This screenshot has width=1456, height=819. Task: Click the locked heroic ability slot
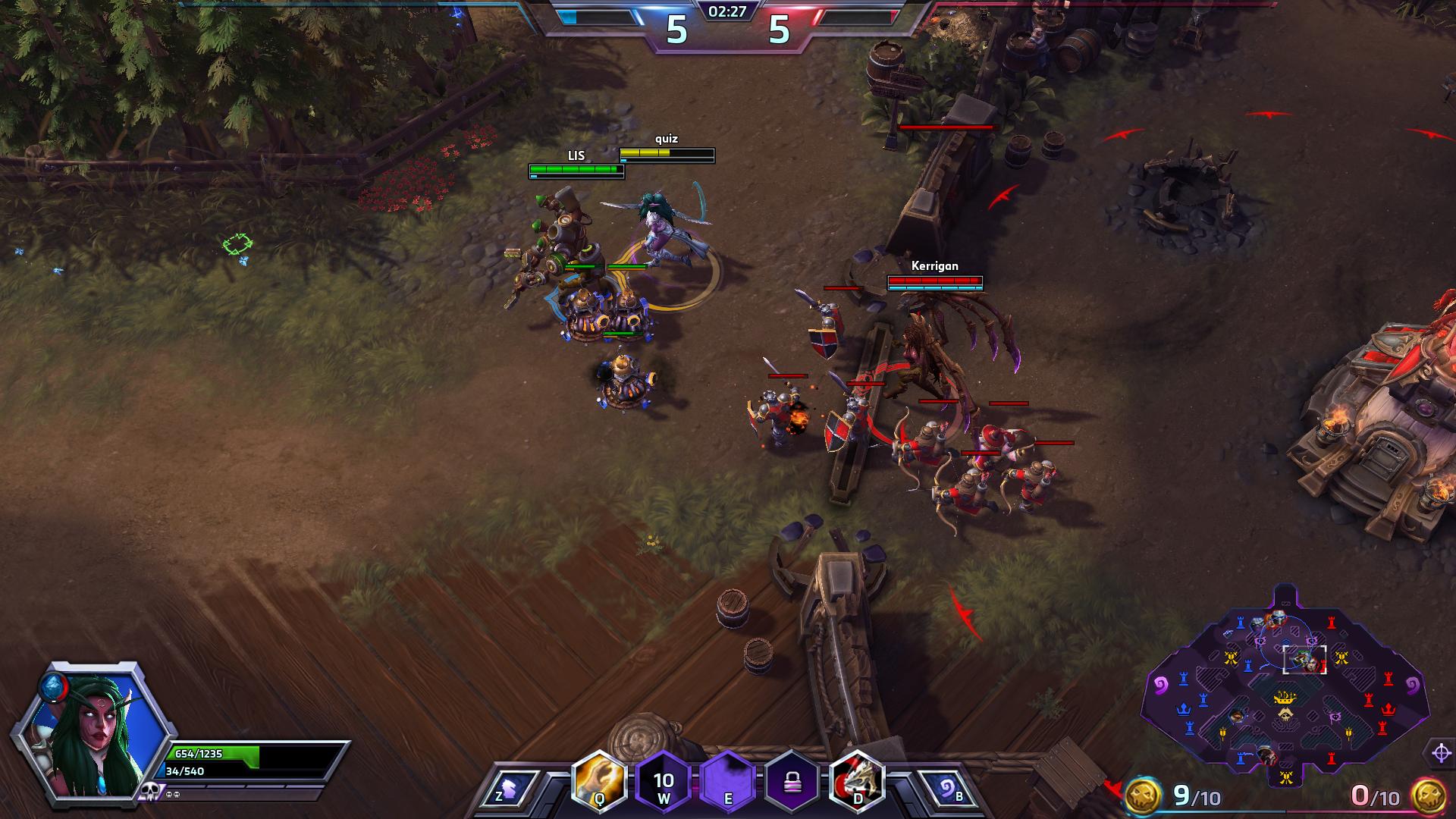coord(792,782)
